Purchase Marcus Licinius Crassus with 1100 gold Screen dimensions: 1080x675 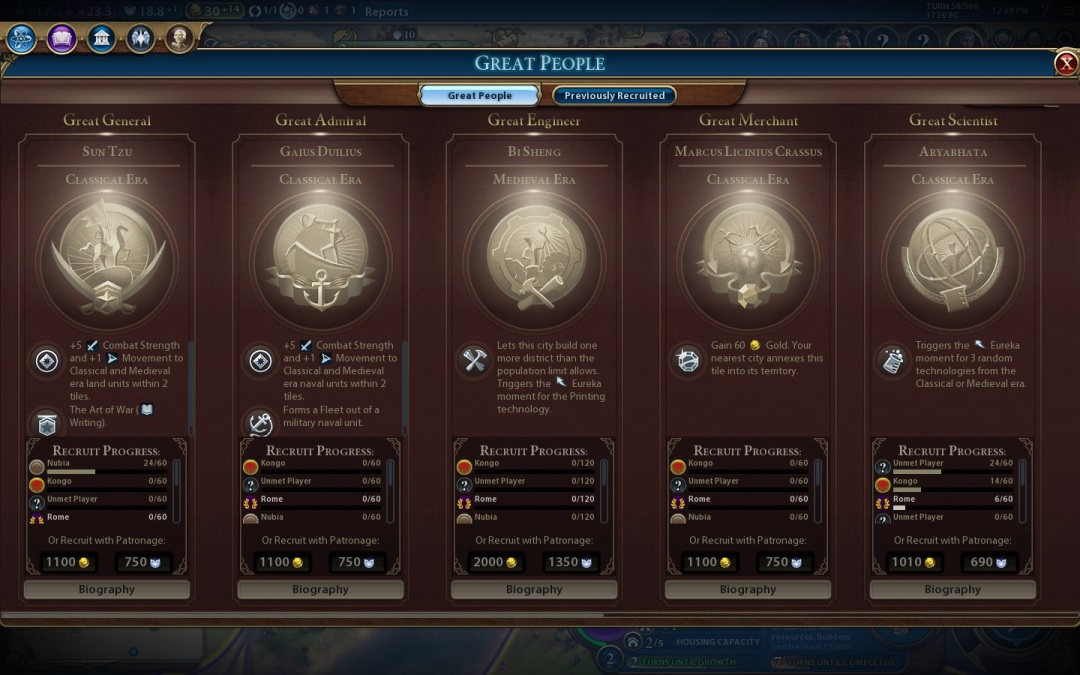pyautogui.click(x=709, y=562)
